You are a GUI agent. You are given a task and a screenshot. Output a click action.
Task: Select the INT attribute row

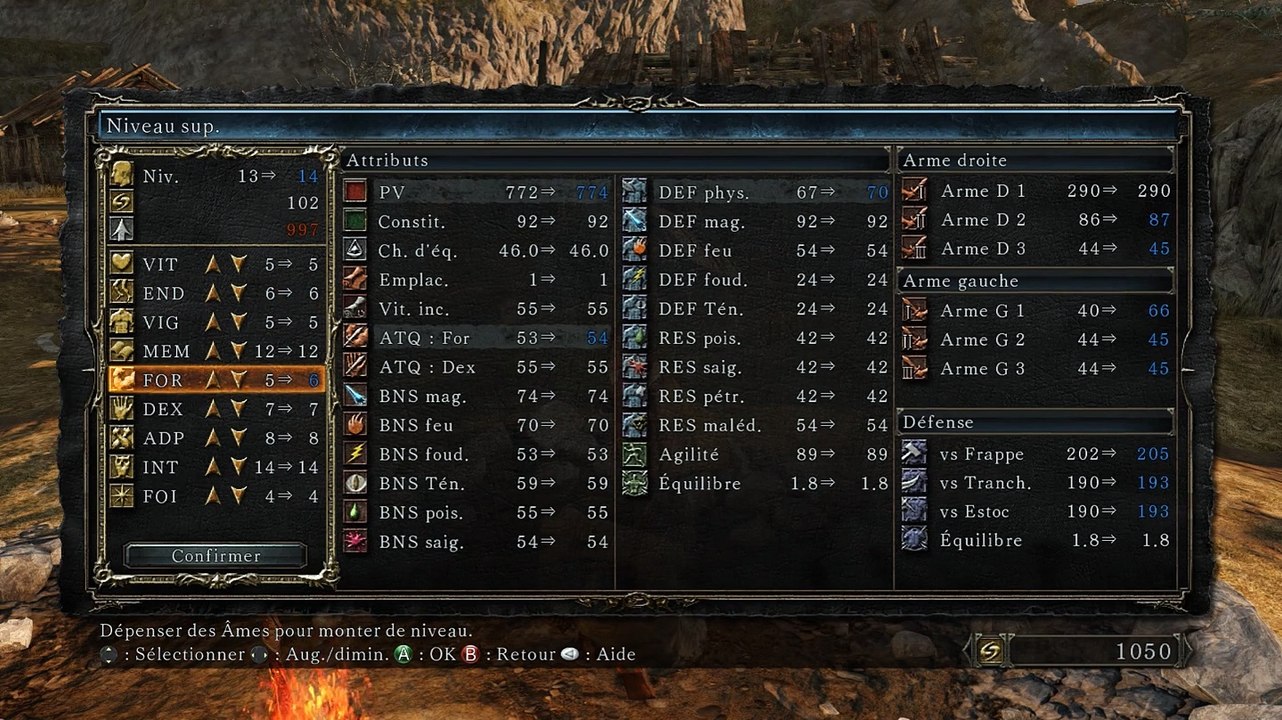215,467
